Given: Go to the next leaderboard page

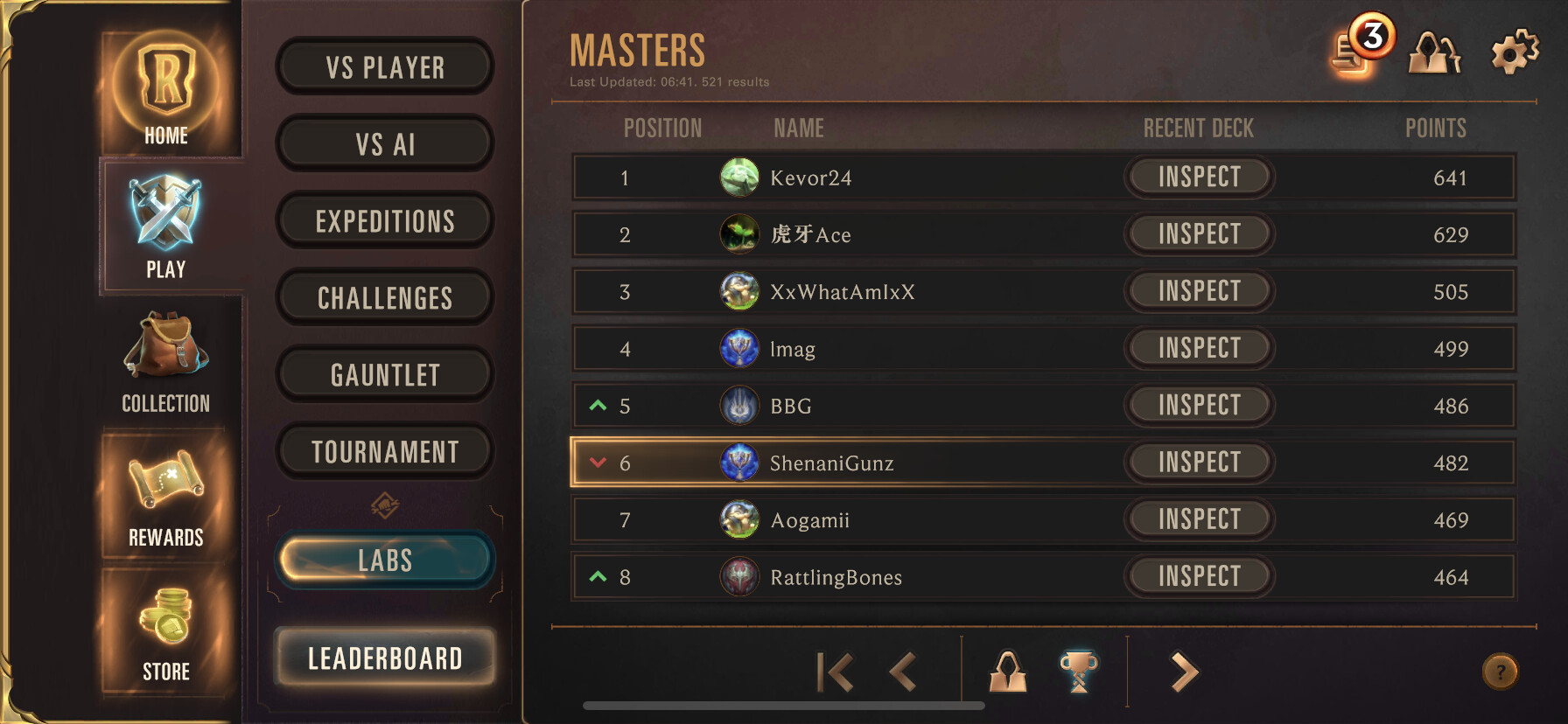Looking at the screenshot, I should tap(1184, 672).
